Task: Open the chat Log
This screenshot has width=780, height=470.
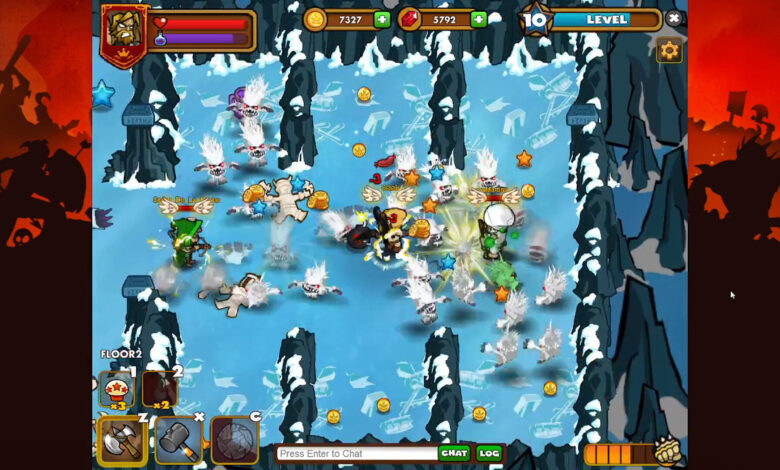Action: click(x=489, y=453)
